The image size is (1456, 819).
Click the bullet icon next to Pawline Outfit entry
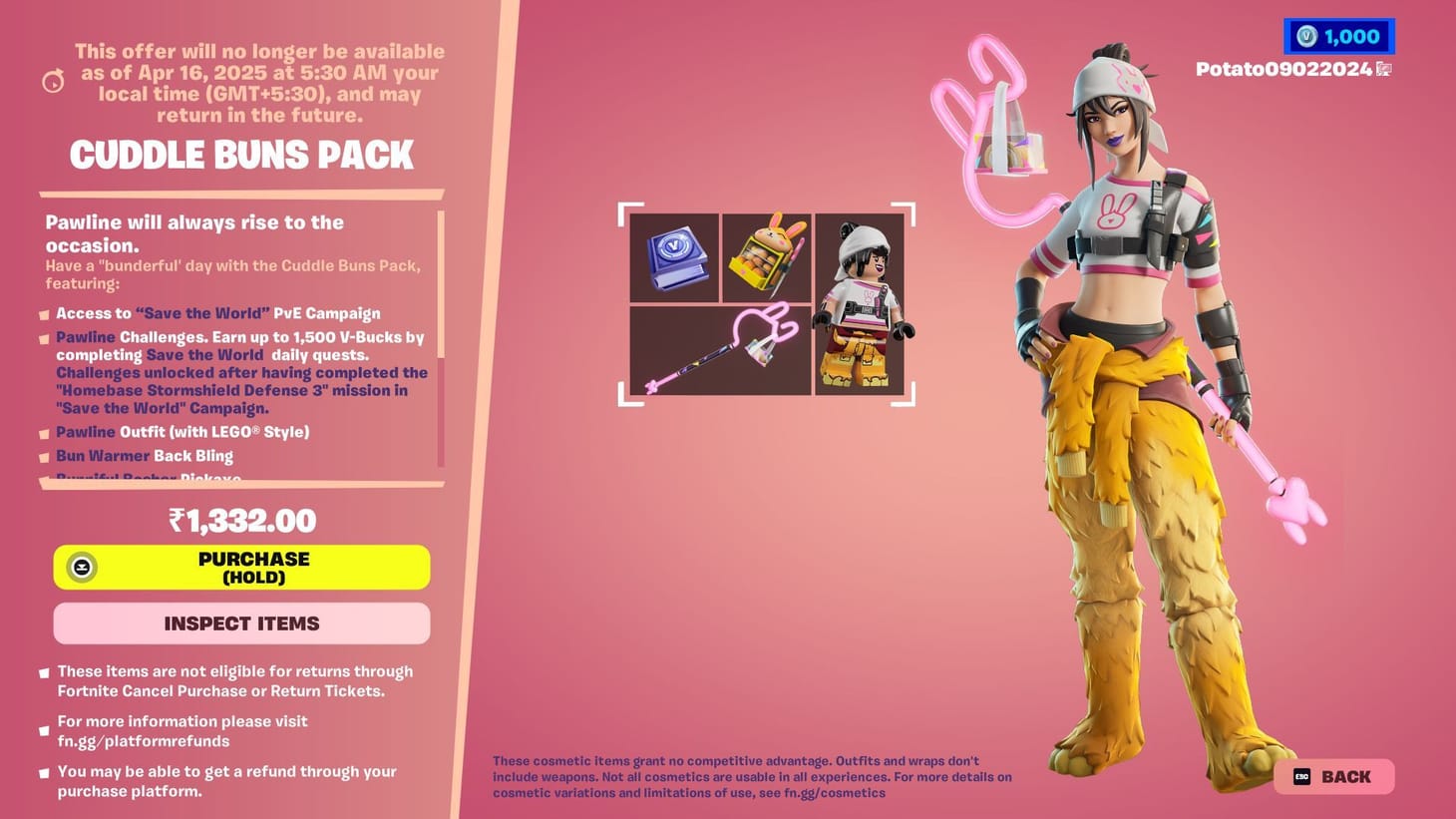point(44,433)
